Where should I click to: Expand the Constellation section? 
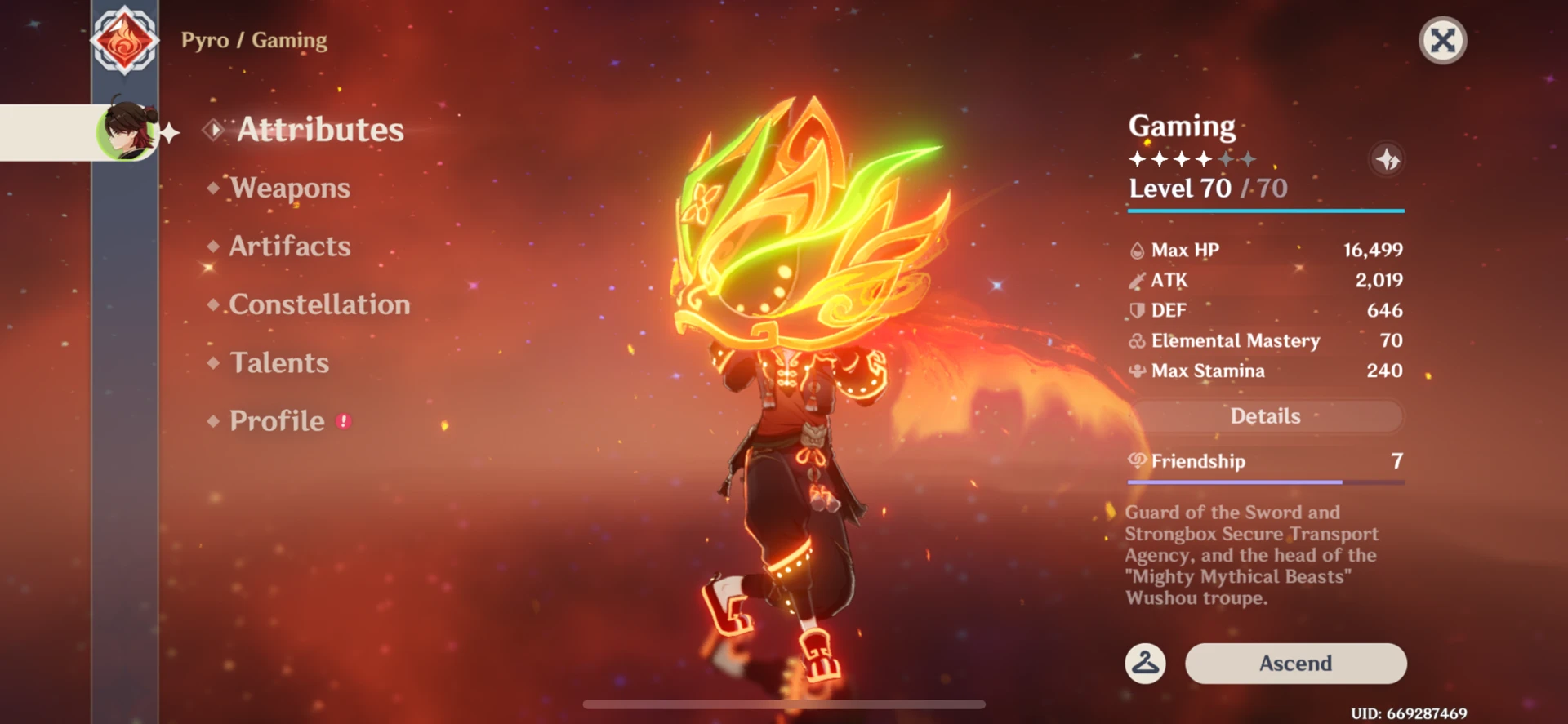pyautogui.click(x=320, y=304)
